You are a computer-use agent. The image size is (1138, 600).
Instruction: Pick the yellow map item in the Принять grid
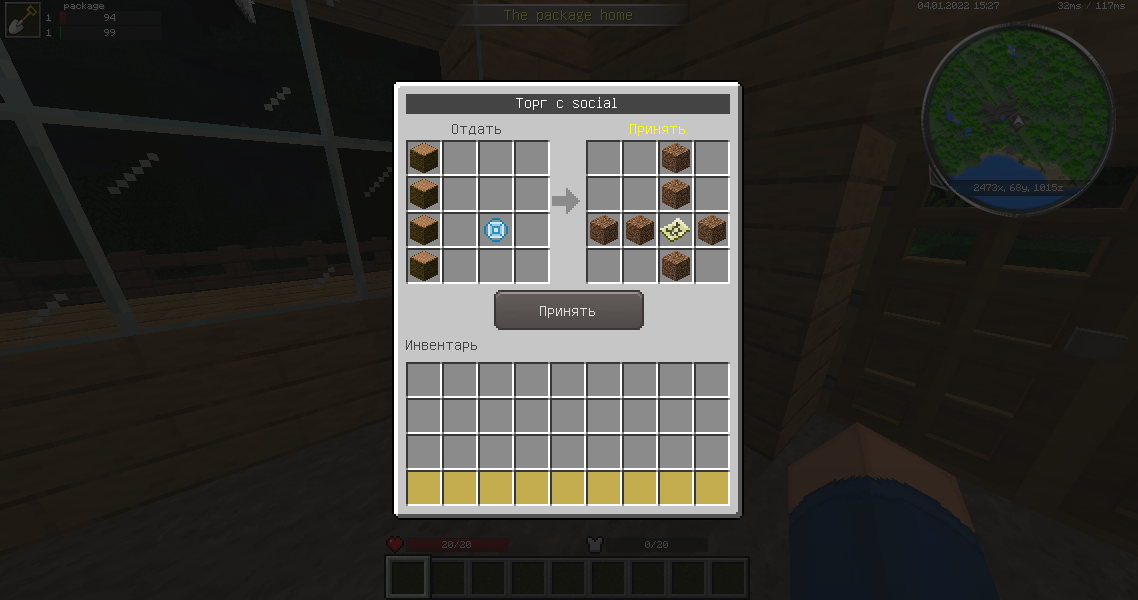pyautogui.click(x=676, y=230)
